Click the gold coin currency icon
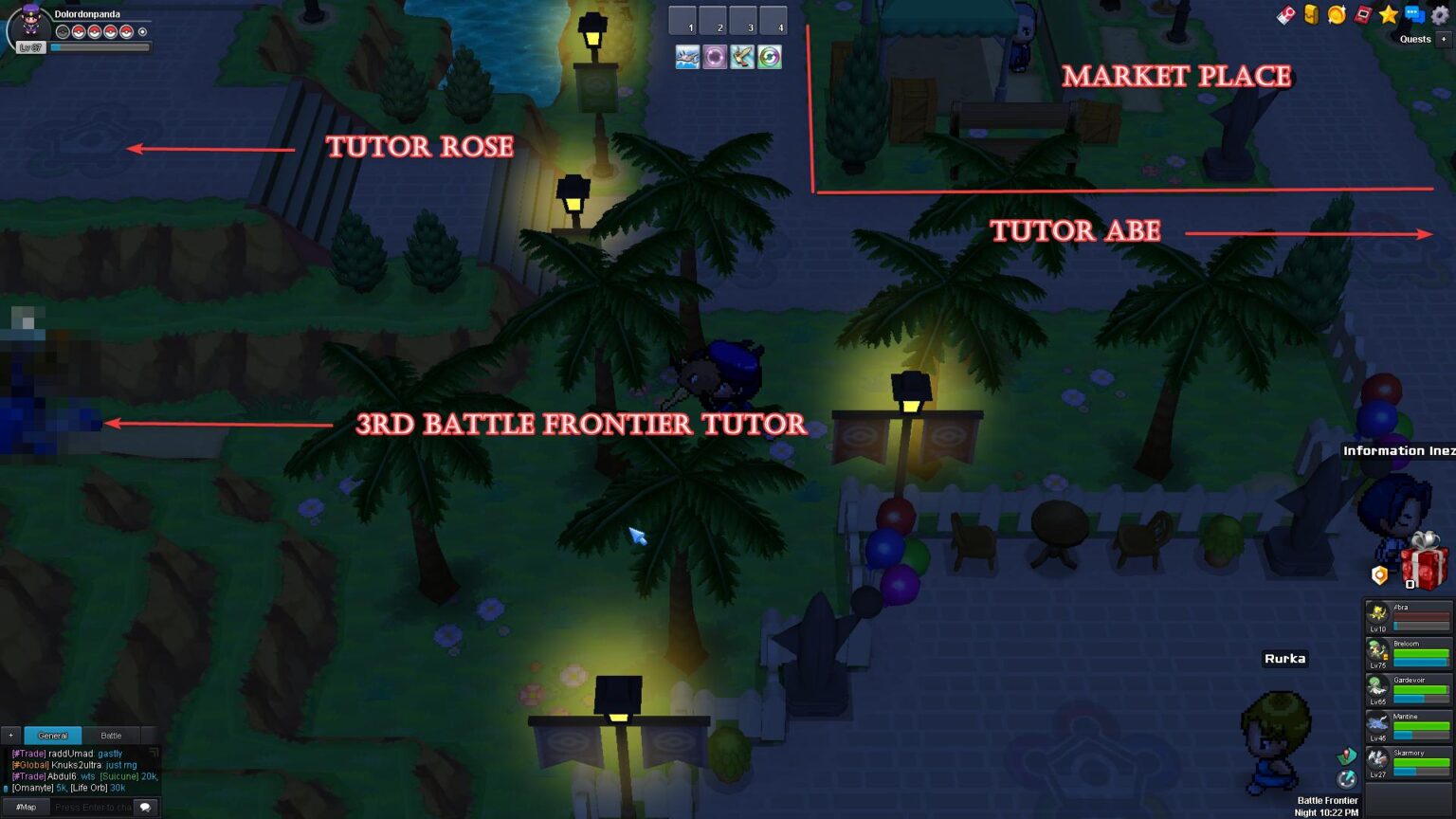This screenshot has width=1456, height=819. click(x=1337, y=15)
